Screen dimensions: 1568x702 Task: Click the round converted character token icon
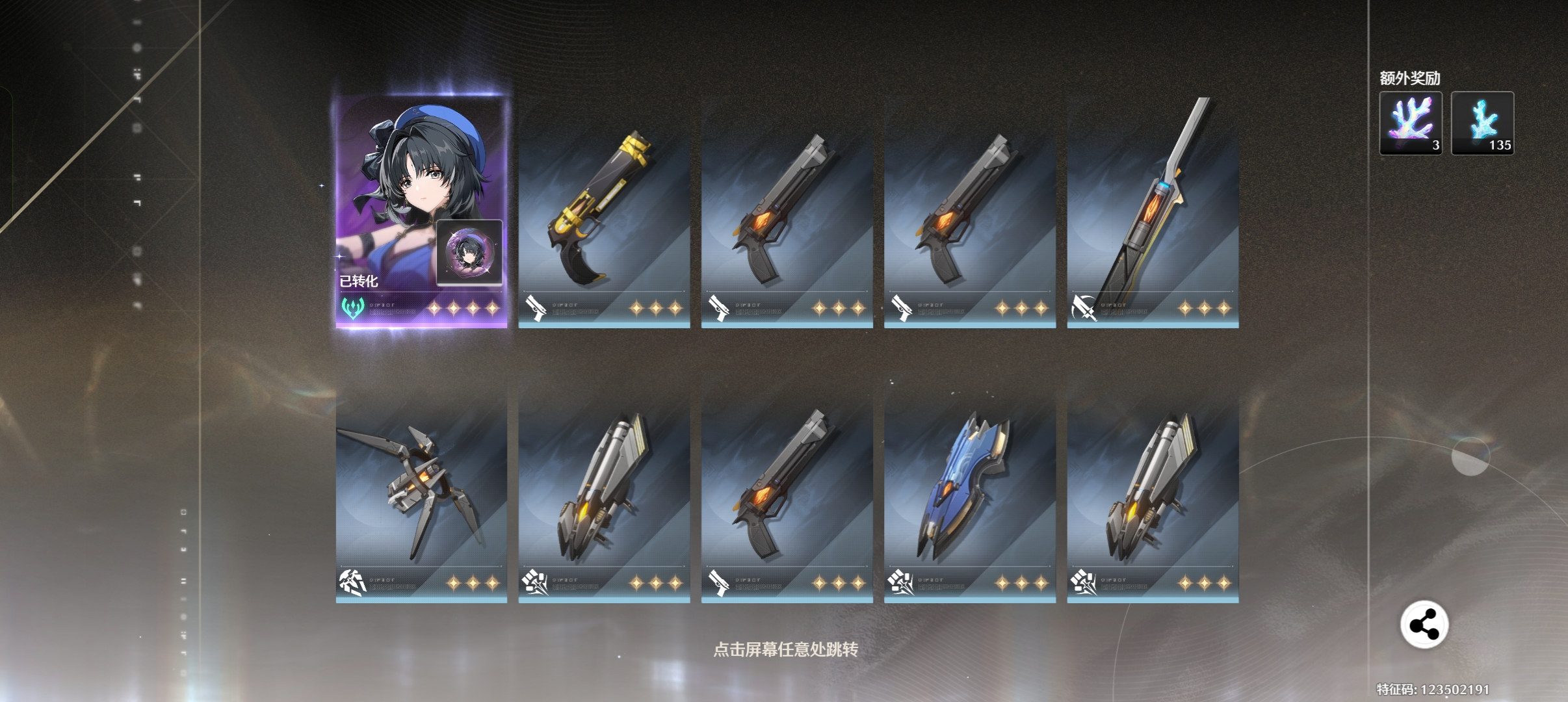tap(469, 252)
